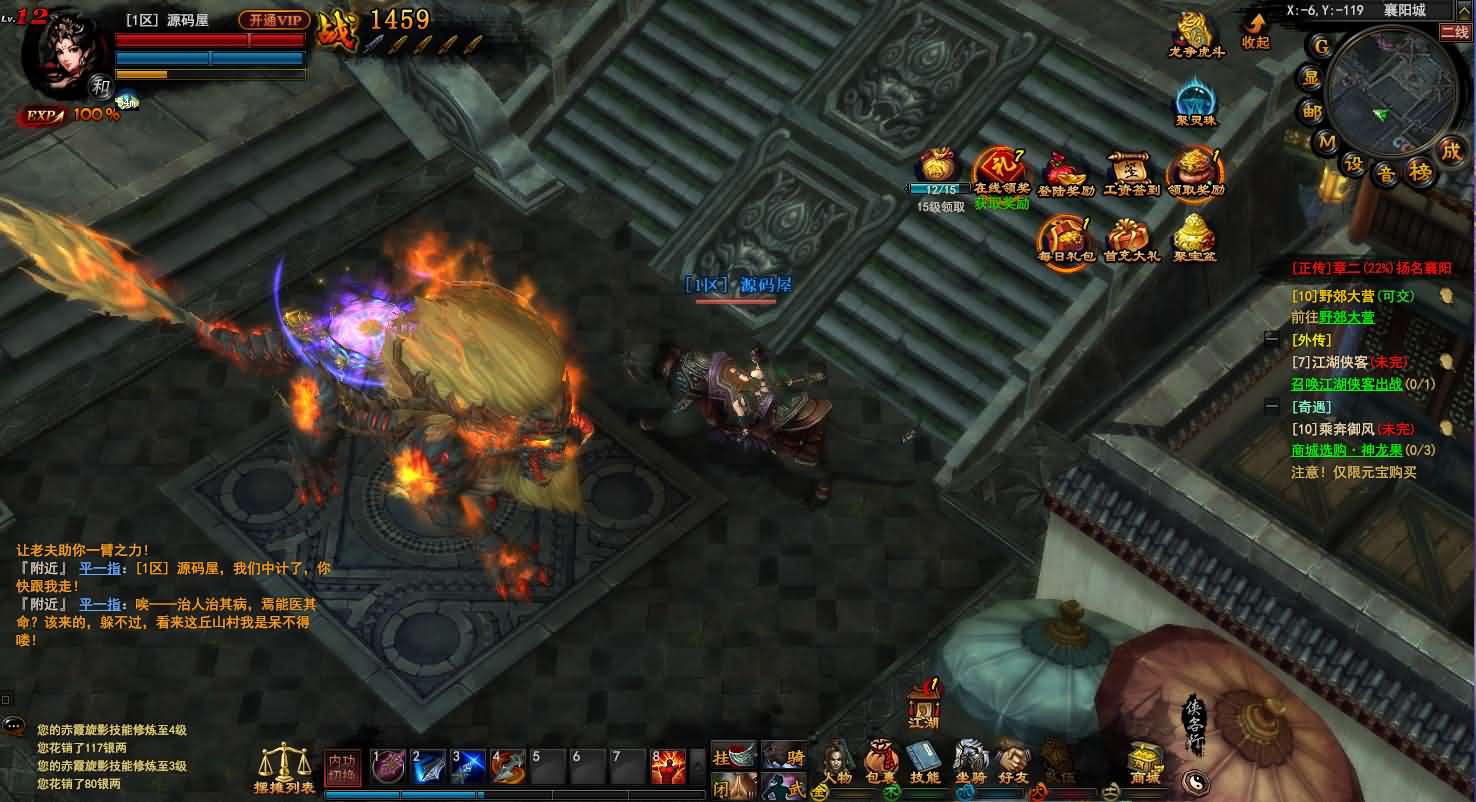Viewport: 1476px width, 802px height.
Task: Open the 坐骑 mount panel
Action: pos(970,762)
